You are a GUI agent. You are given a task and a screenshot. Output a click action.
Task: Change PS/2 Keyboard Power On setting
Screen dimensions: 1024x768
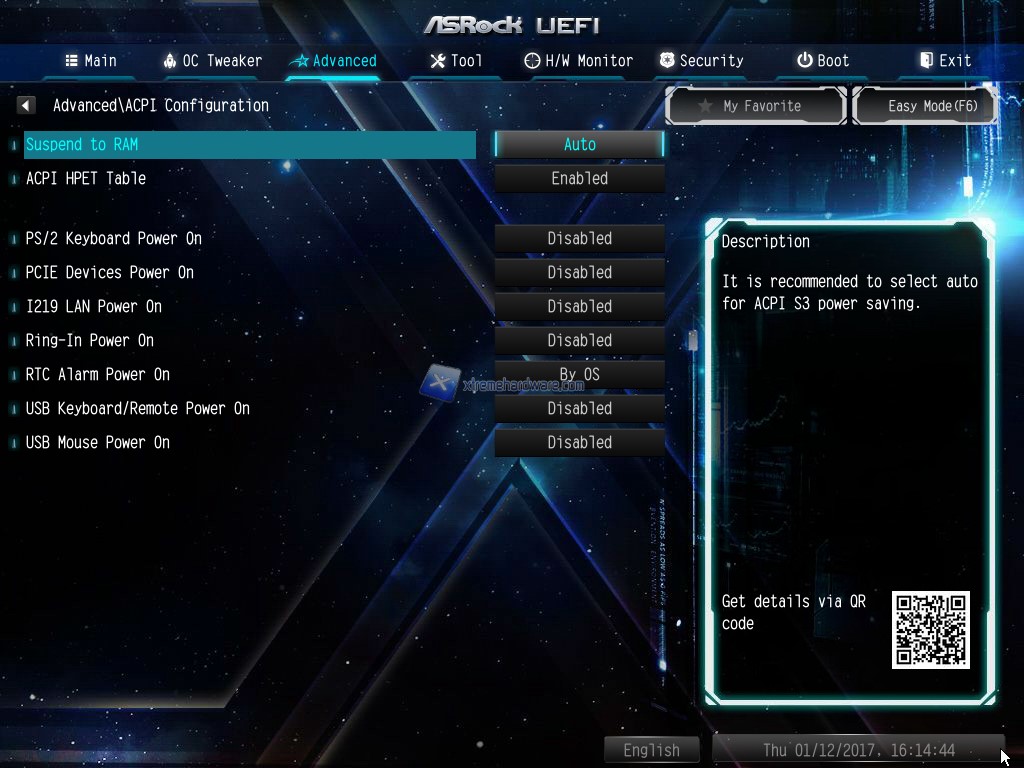click(579, 238)
